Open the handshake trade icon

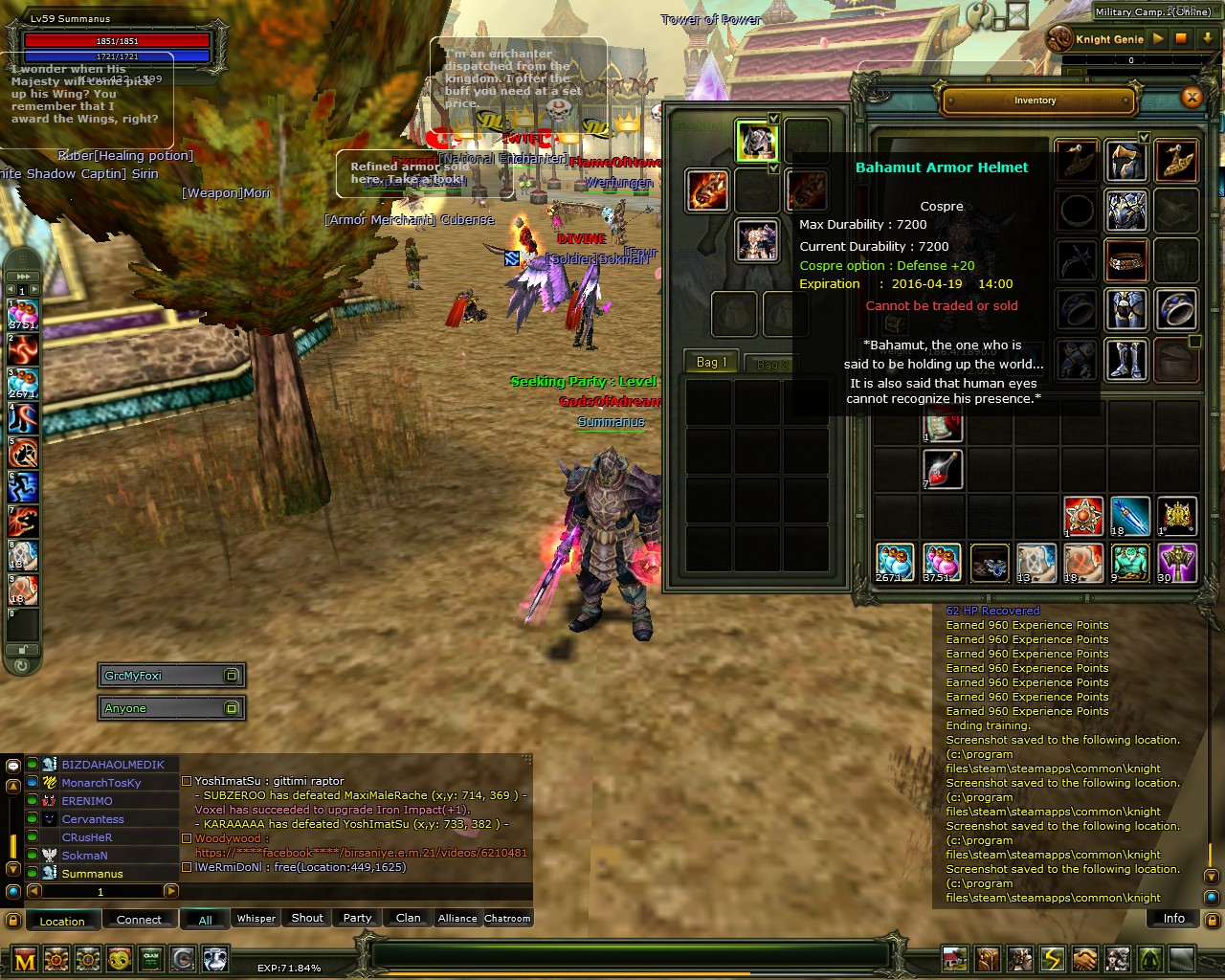point(1085,959)
